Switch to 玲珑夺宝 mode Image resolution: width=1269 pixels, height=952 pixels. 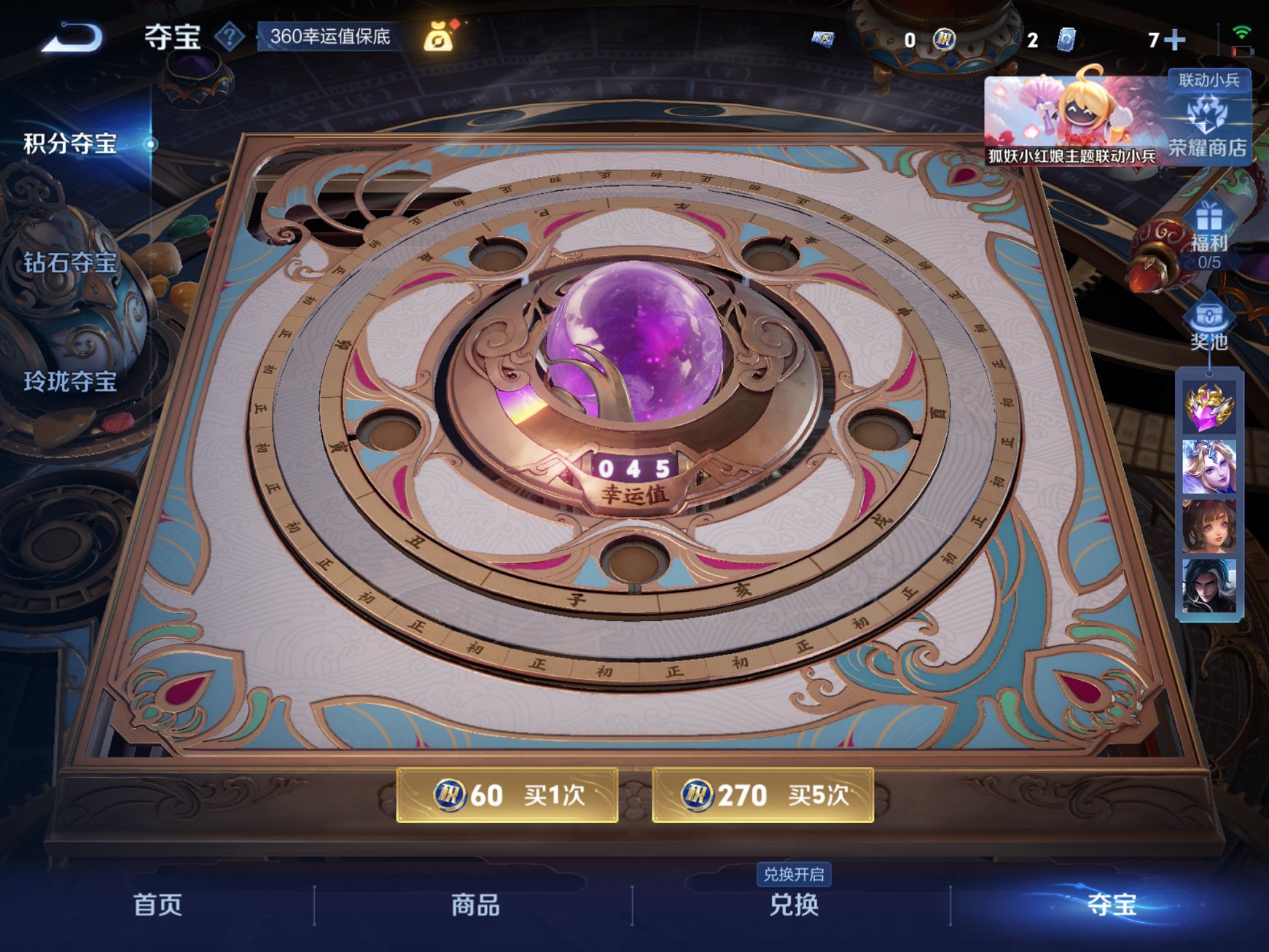click(x=69, y=383)
